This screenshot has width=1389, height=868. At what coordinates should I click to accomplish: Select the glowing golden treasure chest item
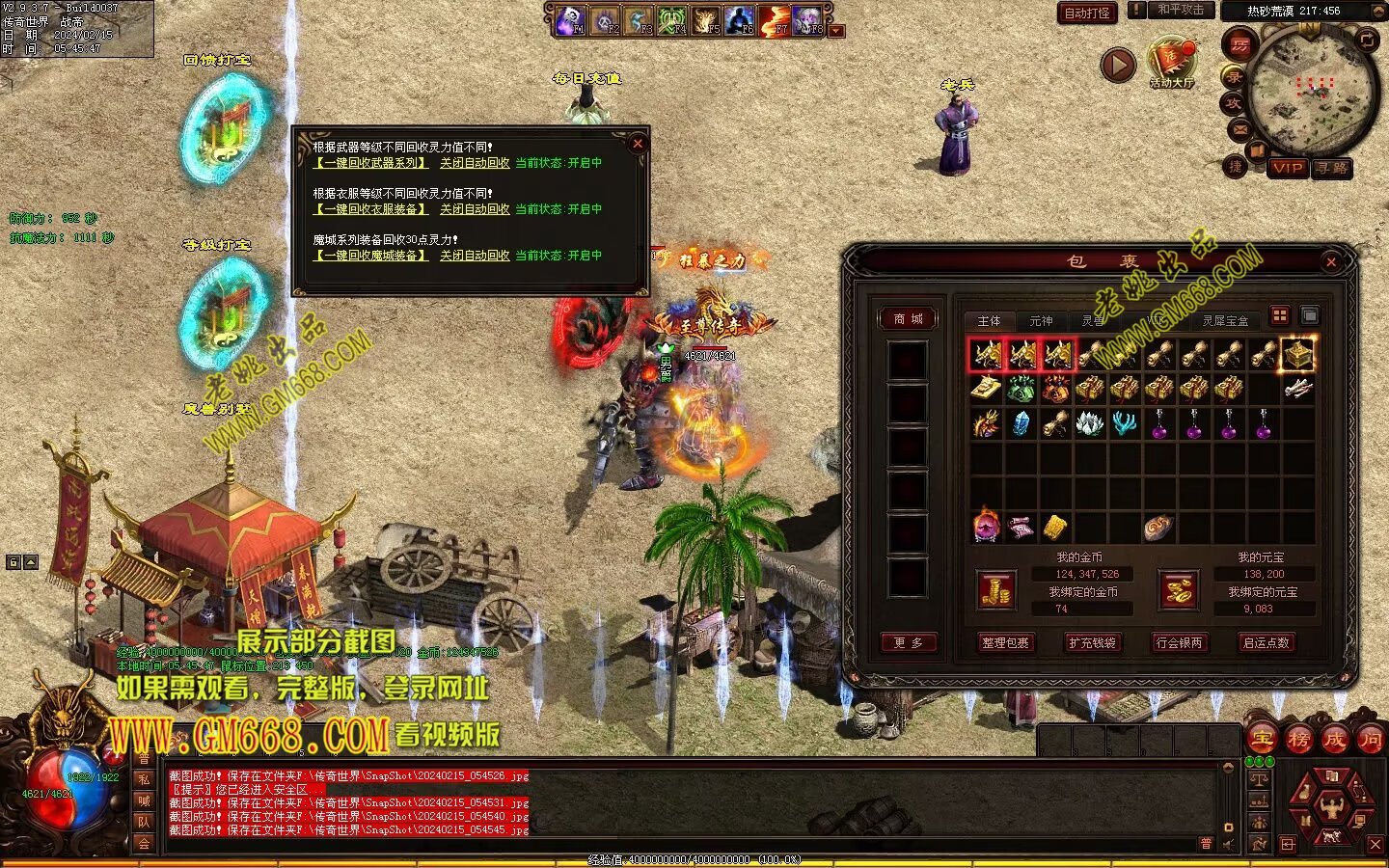(1298, 355)
